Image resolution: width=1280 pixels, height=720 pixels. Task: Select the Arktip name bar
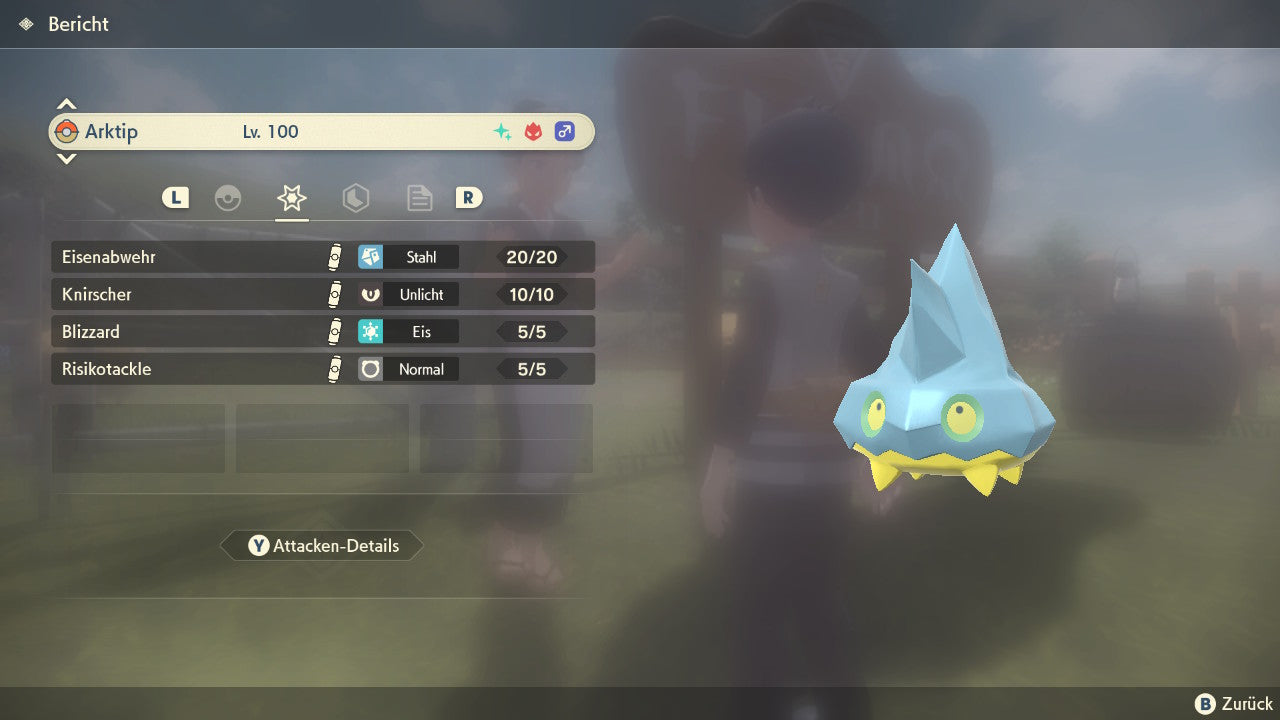(322, 132)
